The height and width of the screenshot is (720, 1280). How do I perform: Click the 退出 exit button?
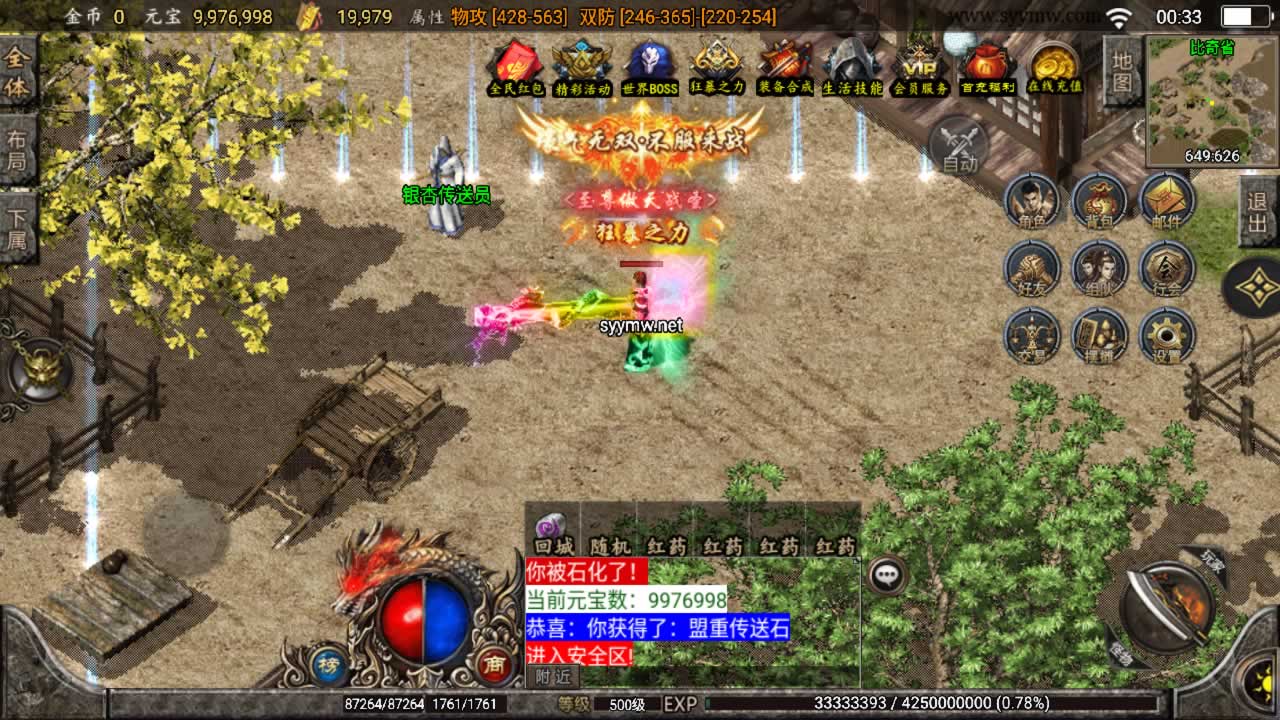[1258, 211]
